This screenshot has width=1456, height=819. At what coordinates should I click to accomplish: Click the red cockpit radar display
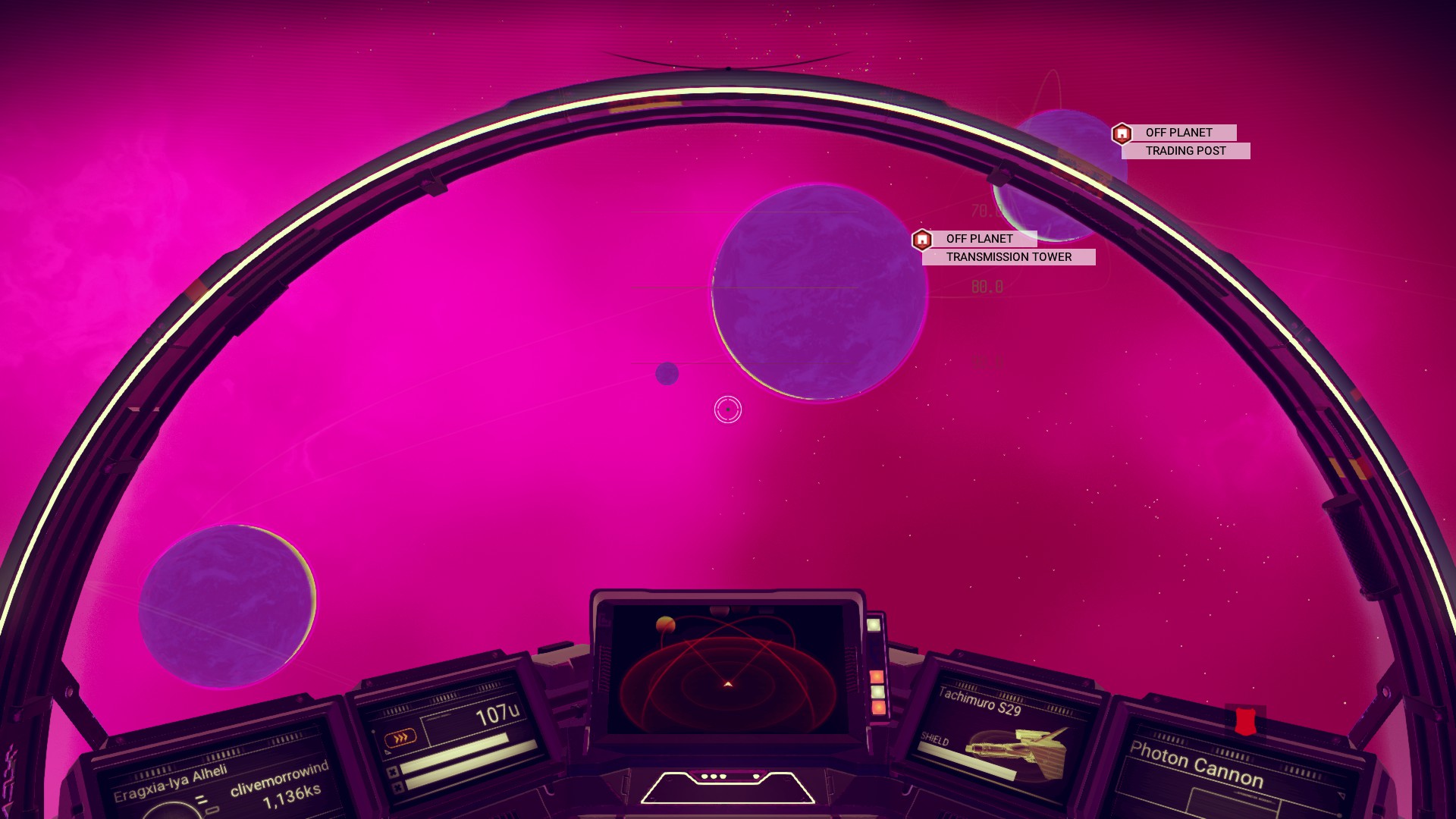click(x=727, y=670)
